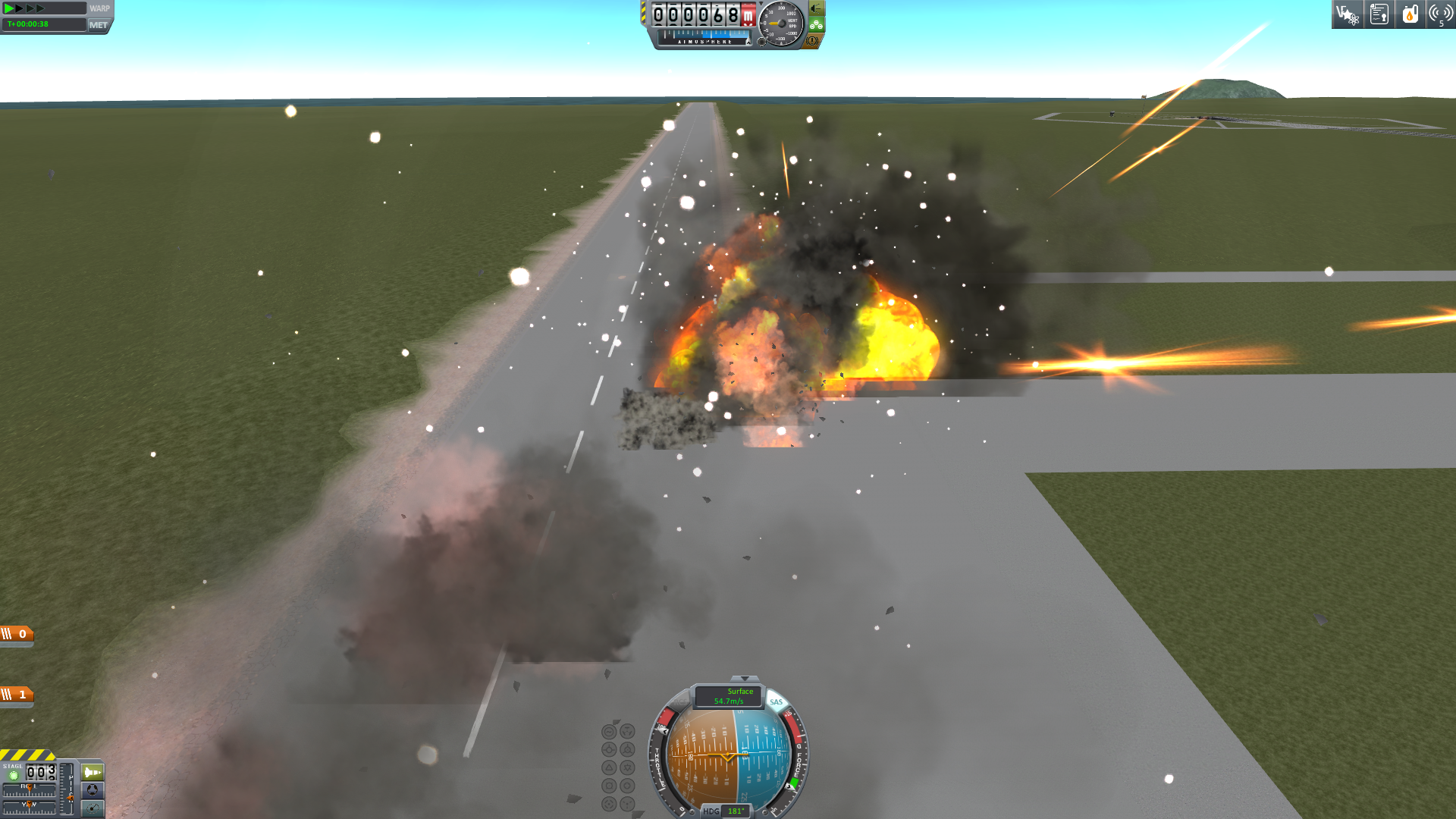
Task: Open the KSC weather/temperature toolbar icon
Action: click(x=1348, y=14)
